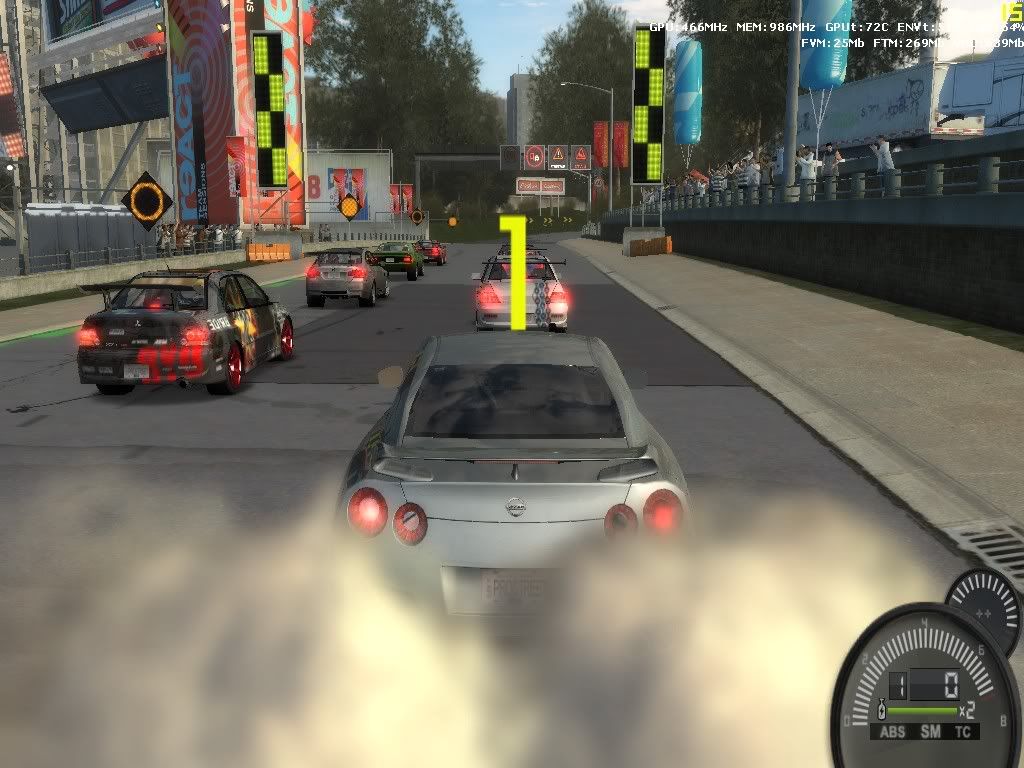The height and width of the screenshot is (768, 1024).
Task: Toggle the SM stability indicator
Action: coord(929,732)
